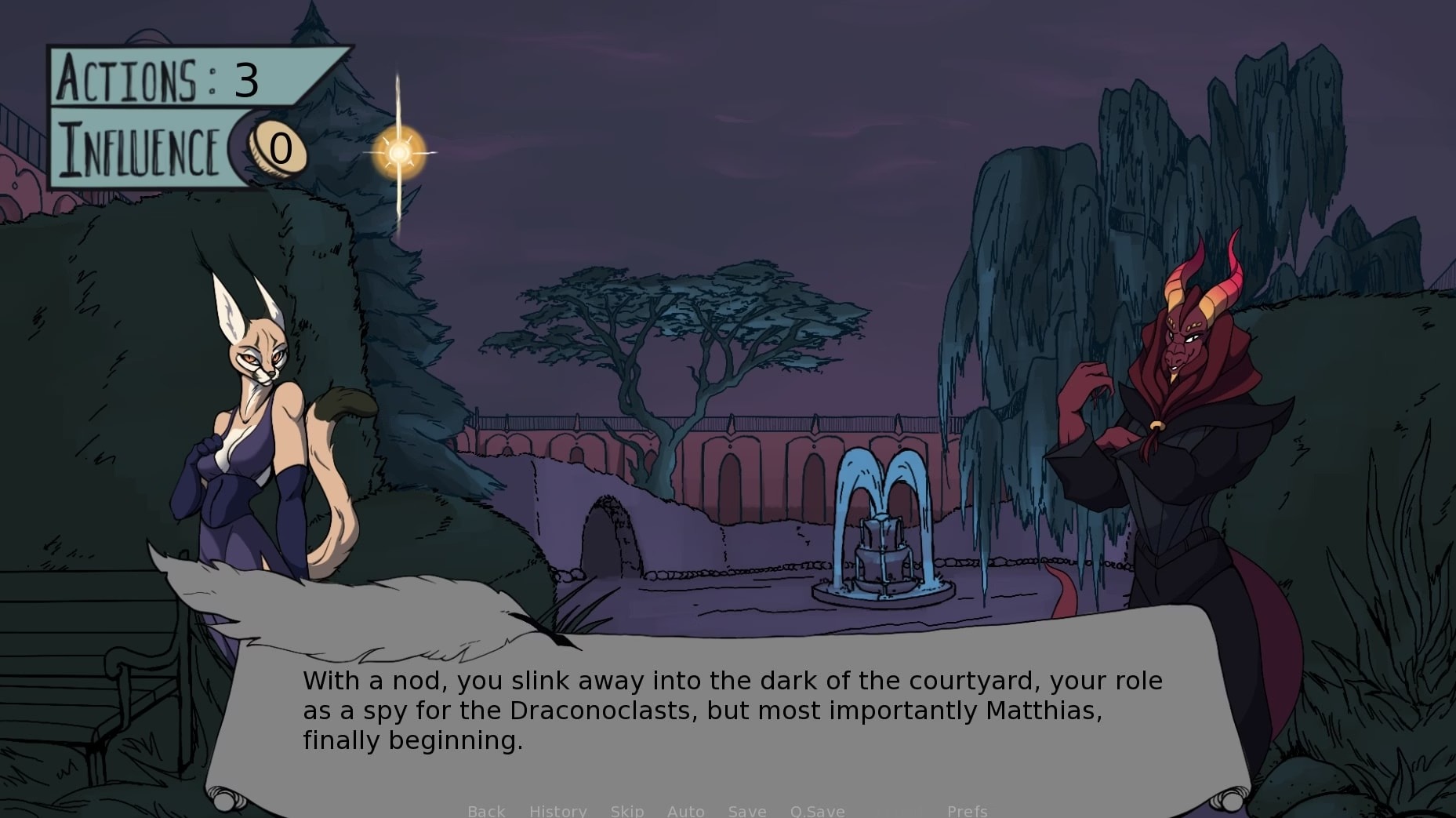1456x818 pixels.
Task: Quick save with Q.Save
Action: tap(817, 811)
